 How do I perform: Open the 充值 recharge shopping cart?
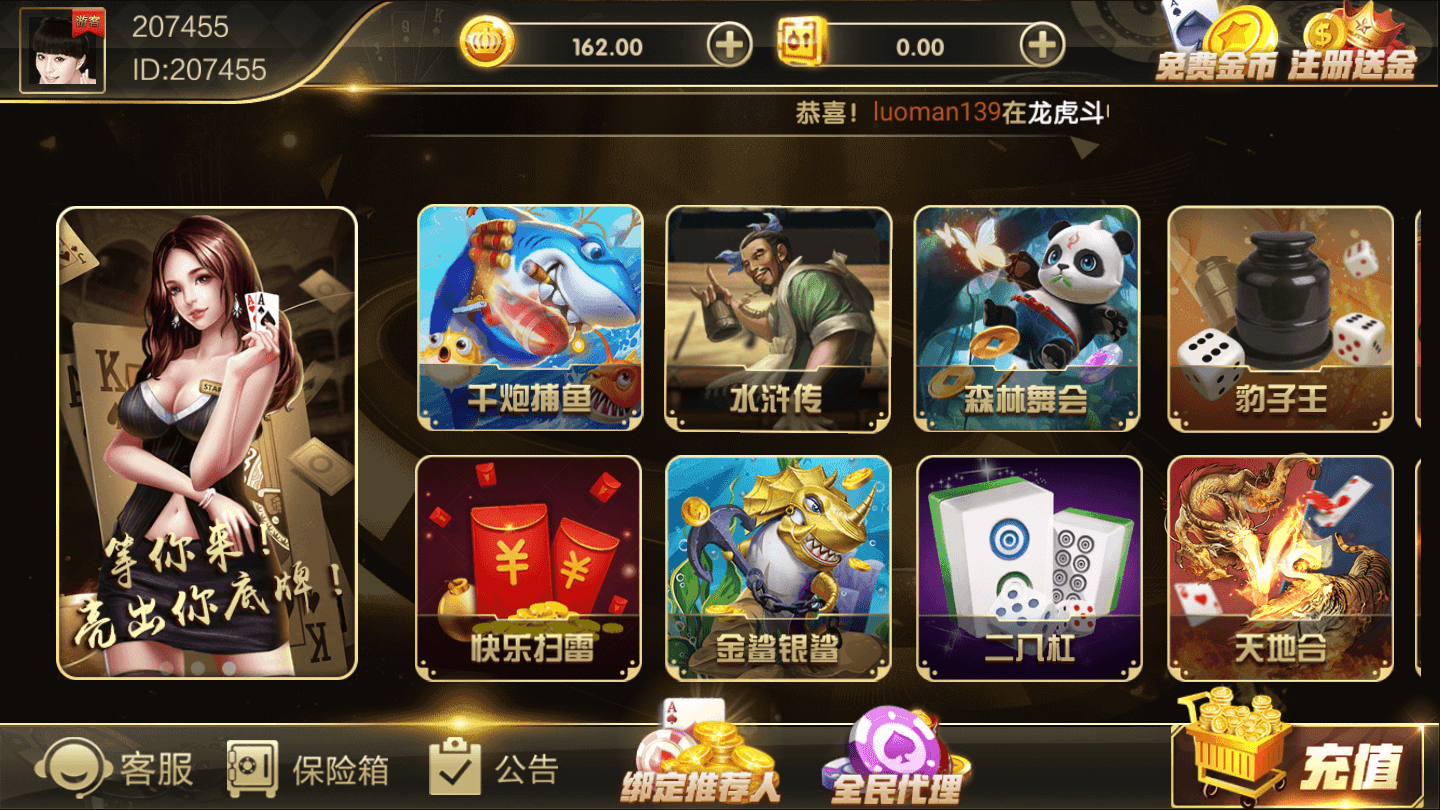click(x=1290, y=755)
